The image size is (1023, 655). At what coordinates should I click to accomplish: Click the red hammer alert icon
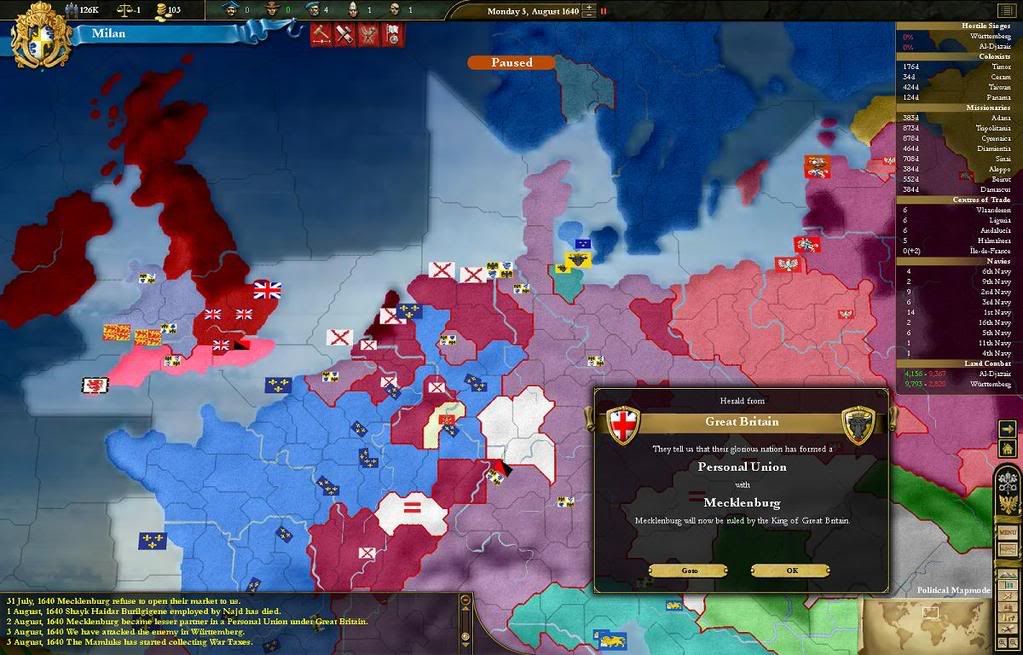[x=320, y=35]
